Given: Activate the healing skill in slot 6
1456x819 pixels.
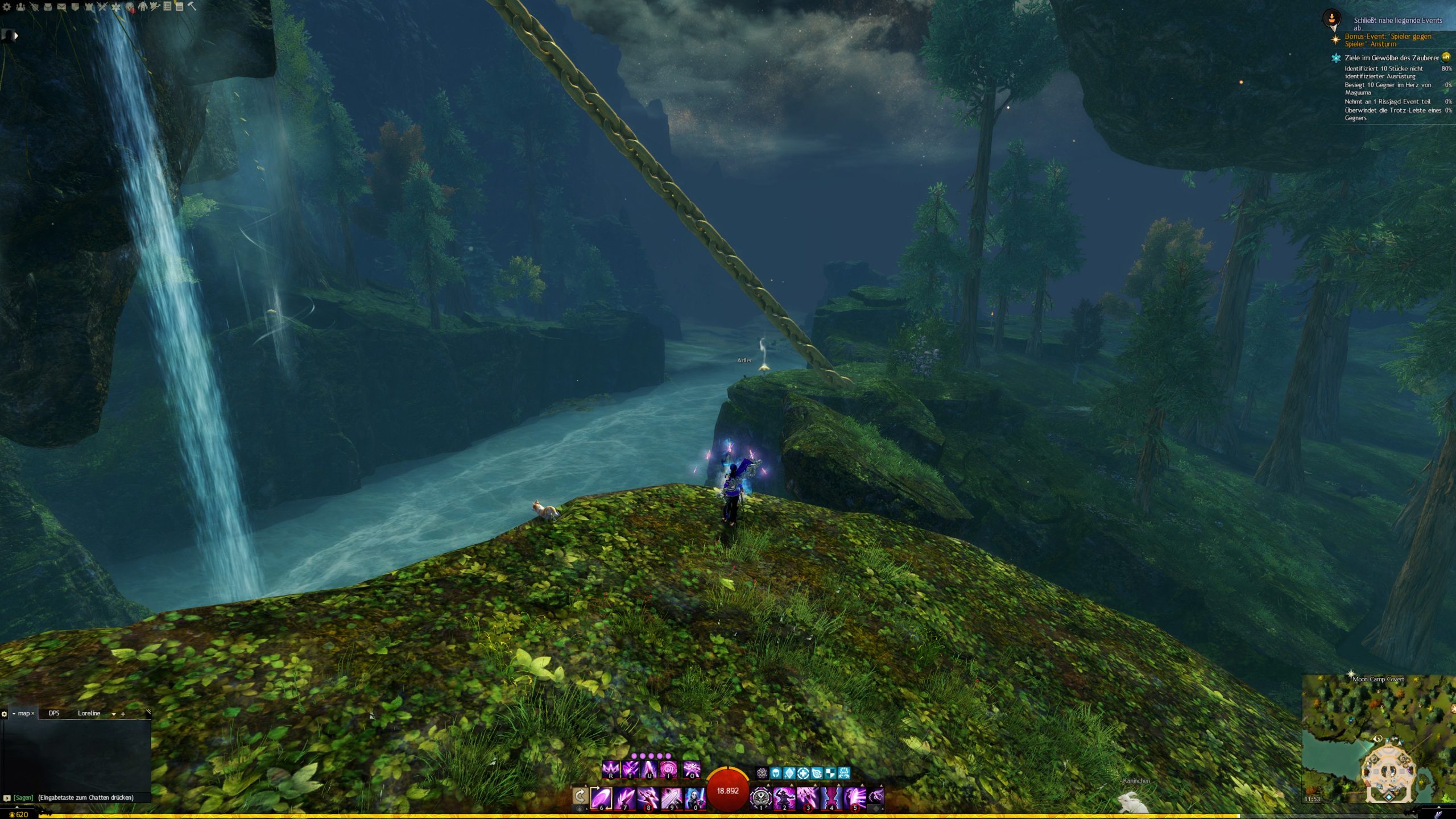Looking at the screenshot, I should coord(601,797).
